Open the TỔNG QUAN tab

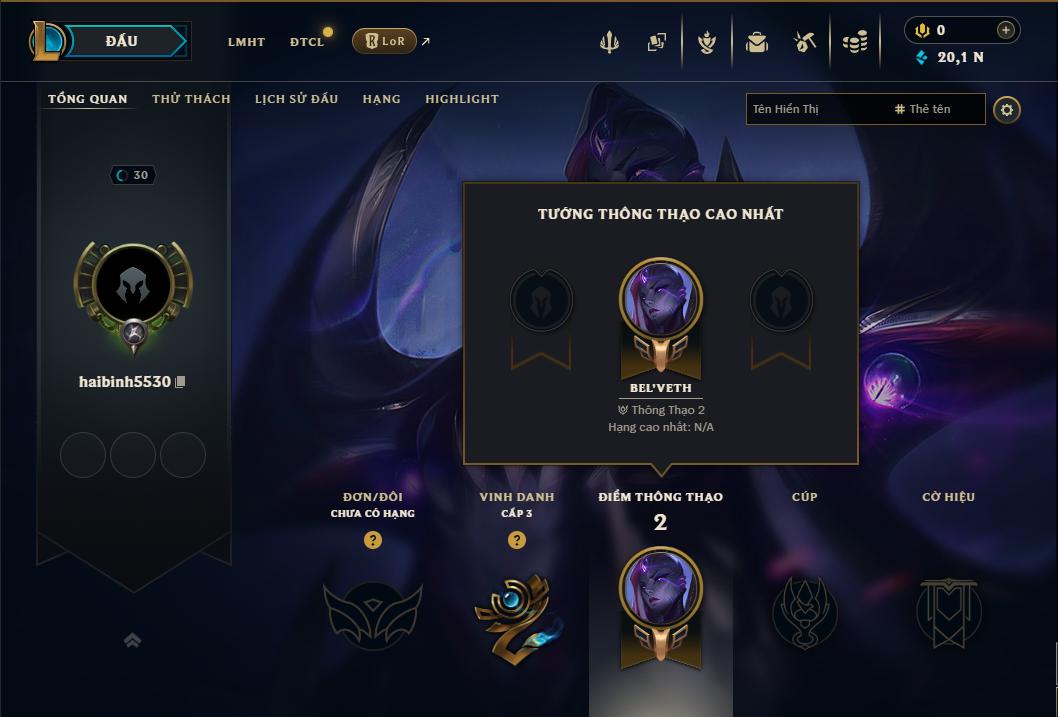[x=88, y=99]
